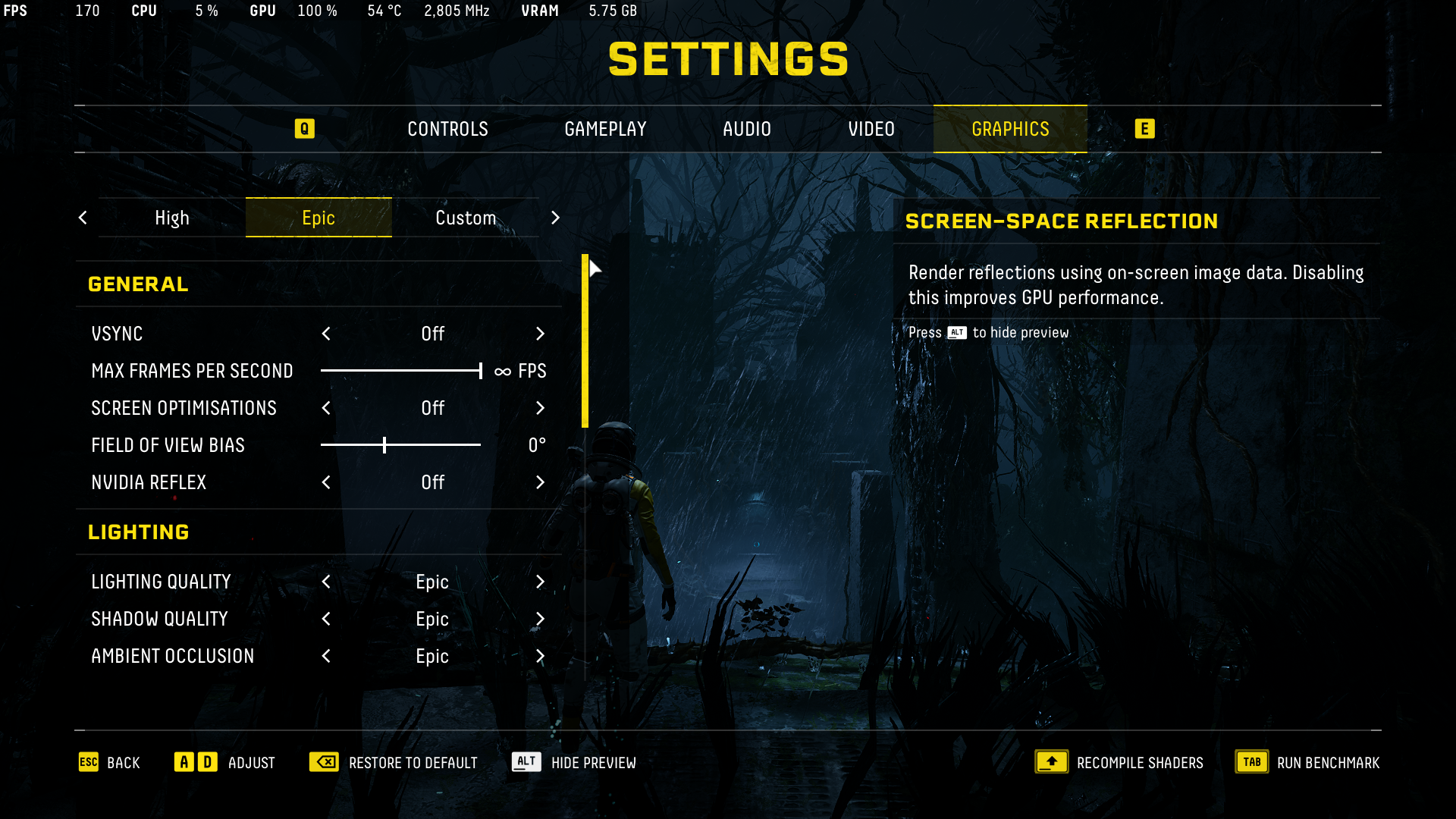Open the Gameplay settings tab
The image size is (1456, 819).
click(605, 130)
